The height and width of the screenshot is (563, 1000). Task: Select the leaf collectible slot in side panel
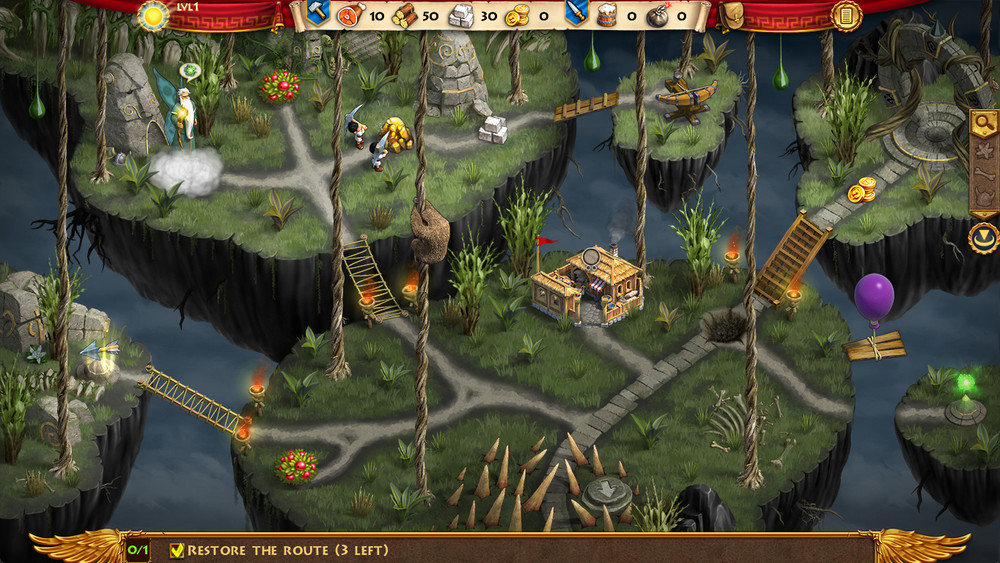pyautogui.click(x=984, y=149)
